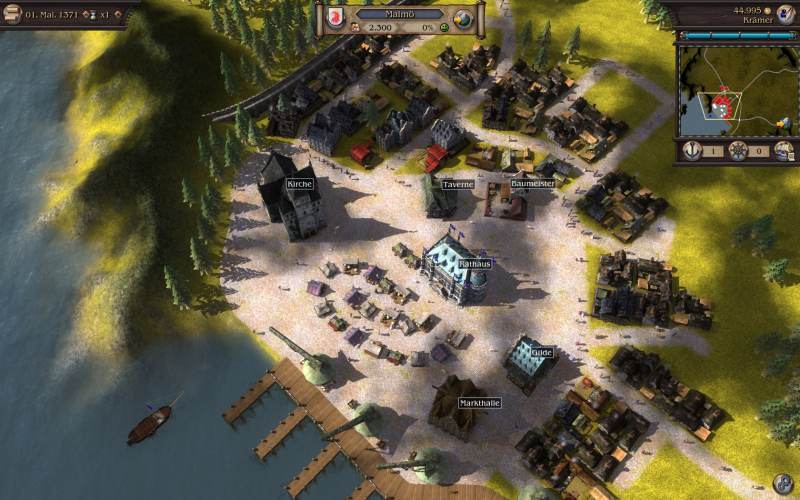Open the ship's wheel convoy button
The width and height of the screenshot is (800, 500).
(738, 151)
